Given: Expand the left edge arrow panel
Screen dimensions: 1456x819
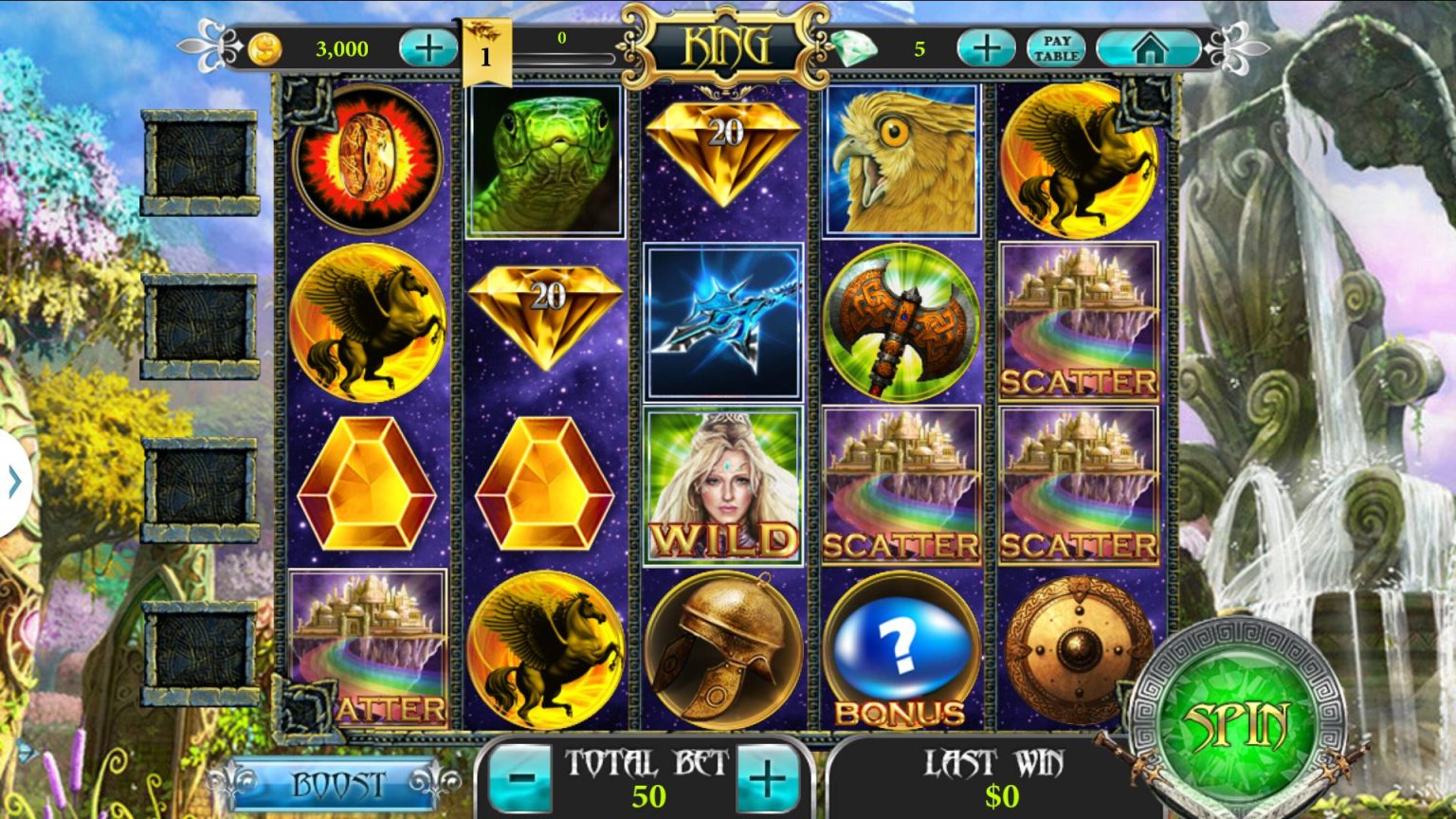Looking at the screenshot, I should tap(13, 481).
